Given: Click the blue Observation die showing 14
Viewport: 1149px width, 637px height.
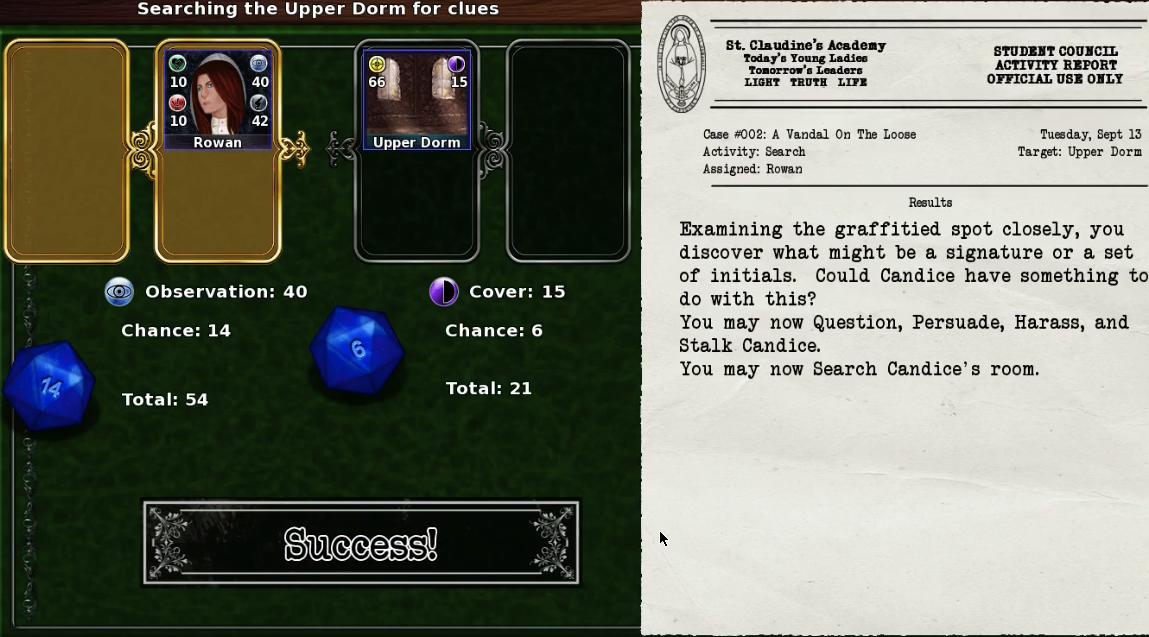Looking at the screenshot, I should (x=49, y=385).
